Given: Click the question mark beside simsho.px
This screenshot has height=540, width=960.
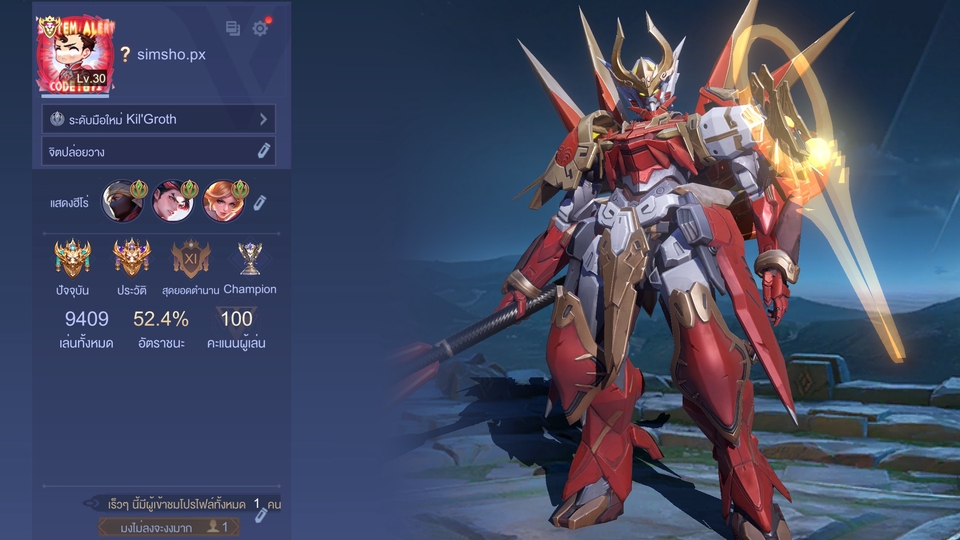Looking at the screenshot, I should tap(125, 55).
